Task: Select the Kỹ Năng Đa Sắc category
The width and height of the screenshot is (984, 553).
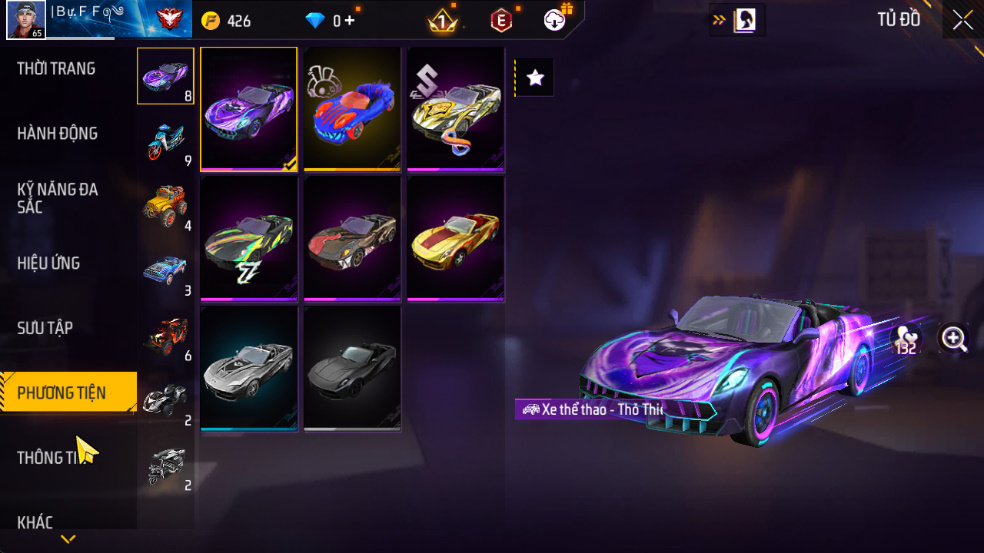Action: 57,197
